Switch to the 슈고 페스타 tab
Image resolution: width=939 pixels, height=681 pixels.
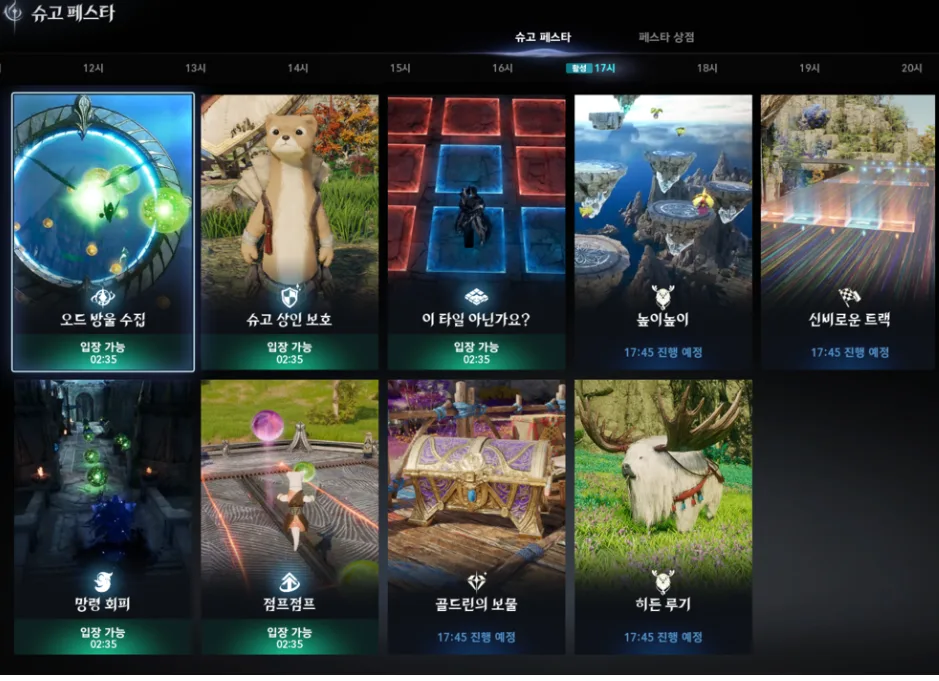(542, 37)
